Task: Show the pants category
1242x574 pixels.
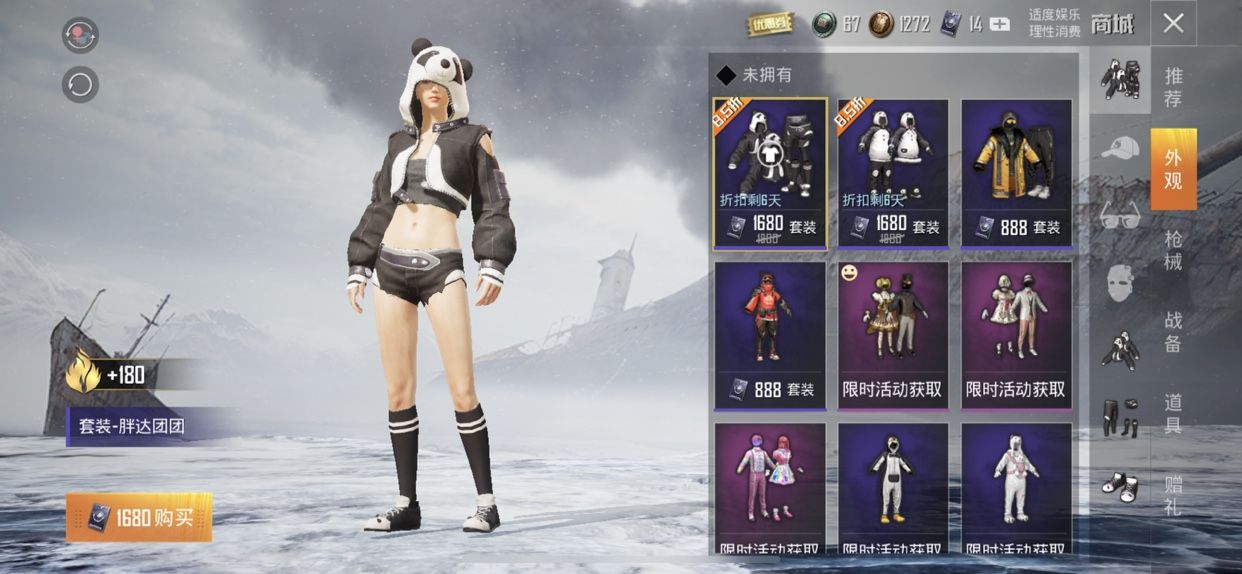Action: (x=1120, y=417)
